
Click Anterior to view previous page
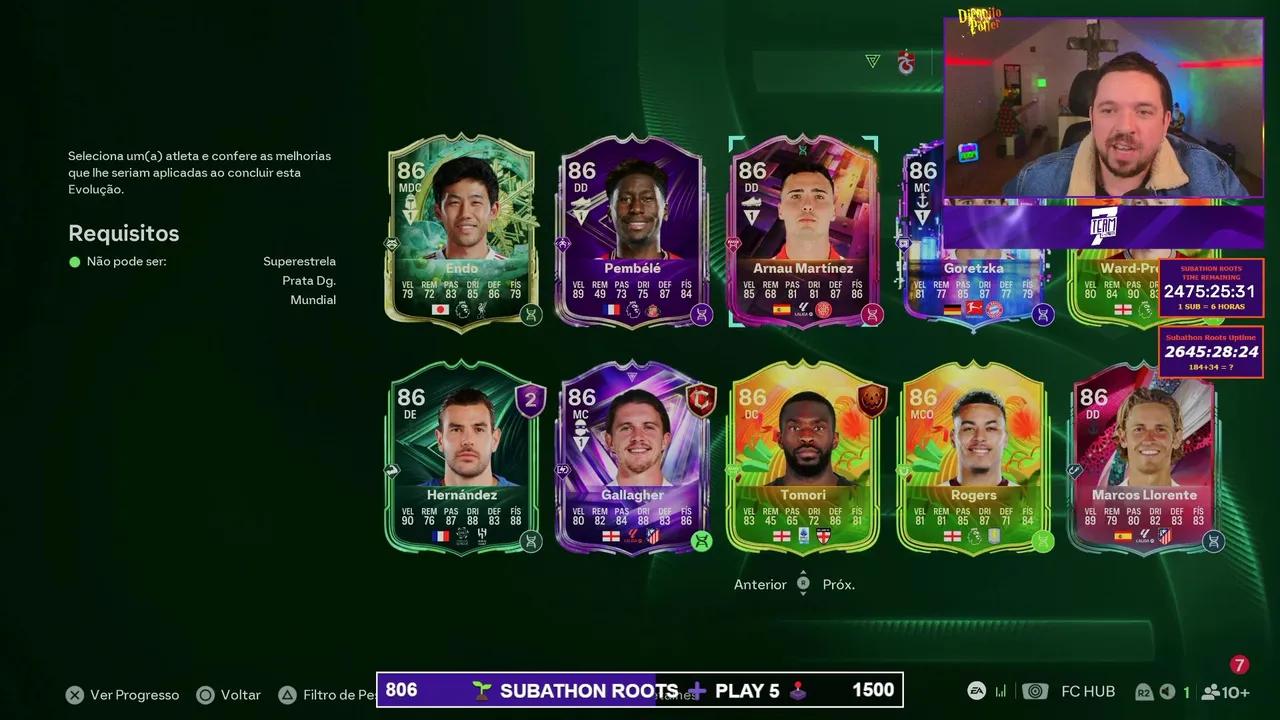(x=760, y=584)
